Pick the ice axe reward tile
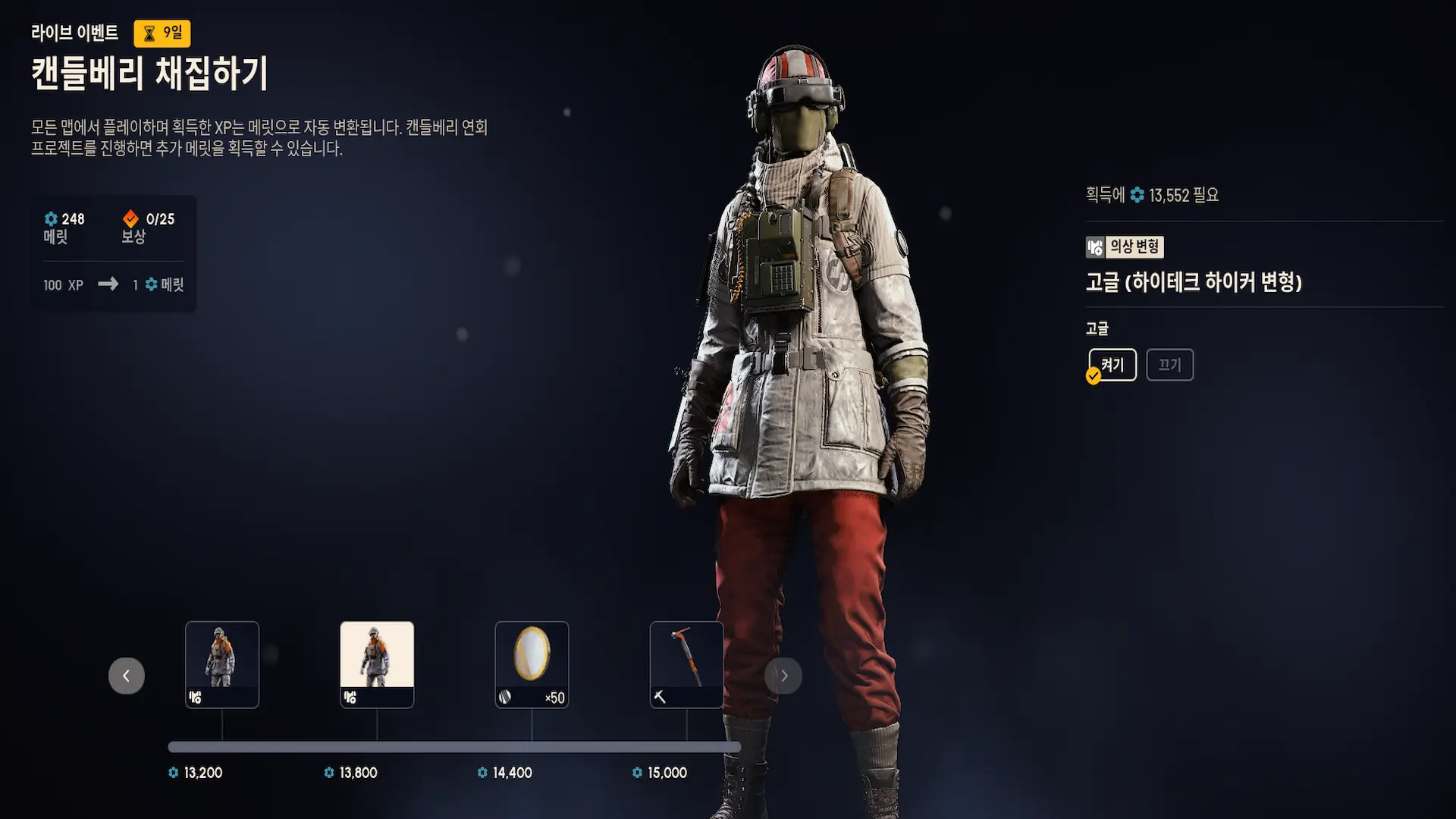Viewport: 1456px width, 819px height. coord(686,664)
